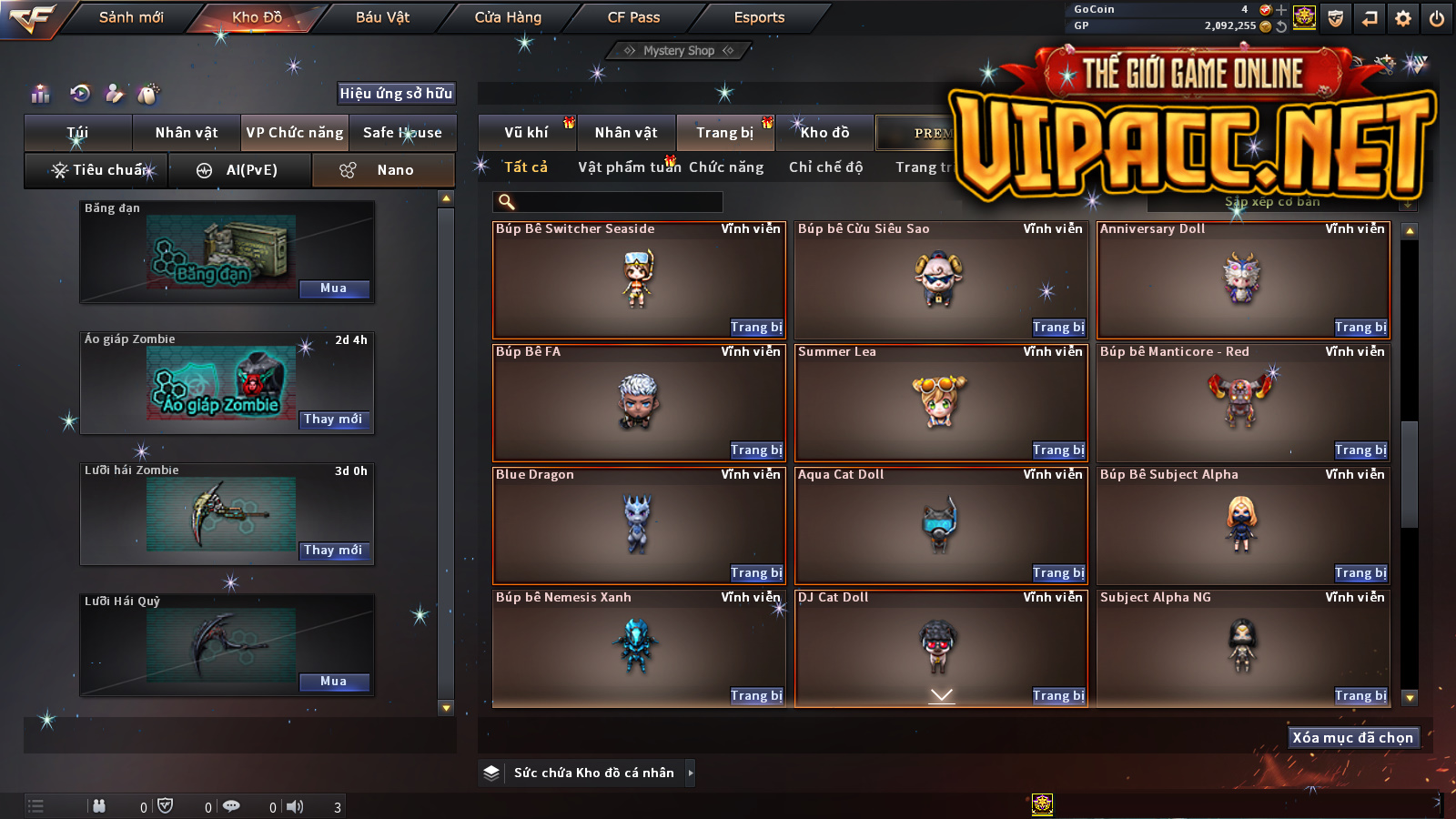Click the power exit icon

pos(1437,18)
